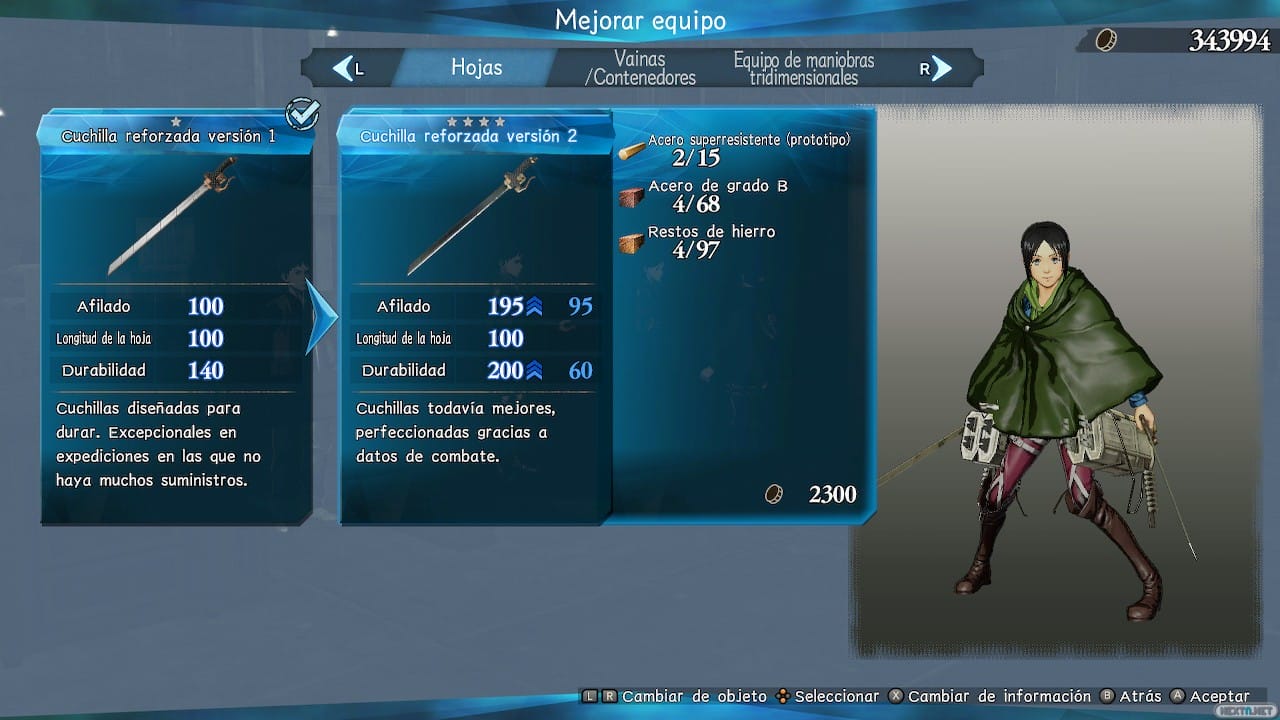
Task: Click the Durabilidad 200 upgrade indicator
Action: (532, 370)
